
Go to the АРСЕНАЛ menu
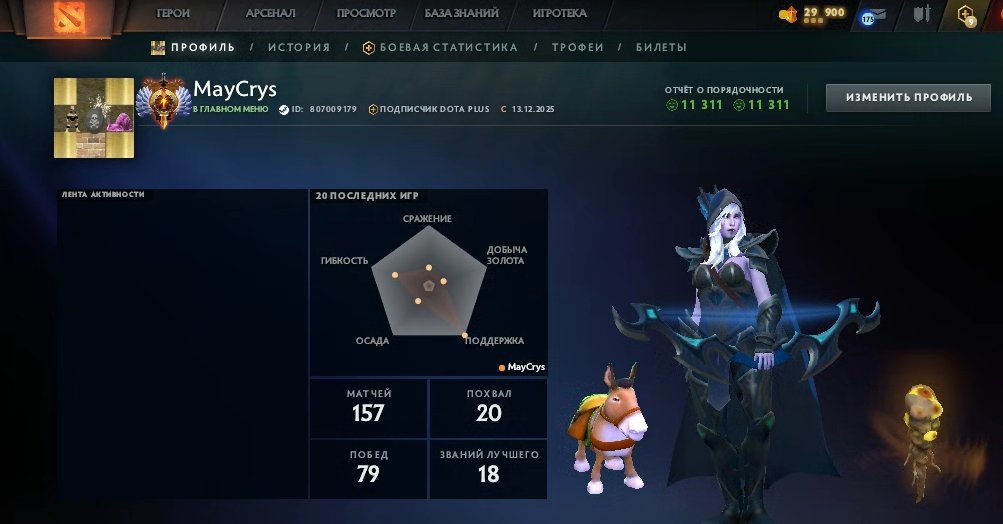coord(272,14)
